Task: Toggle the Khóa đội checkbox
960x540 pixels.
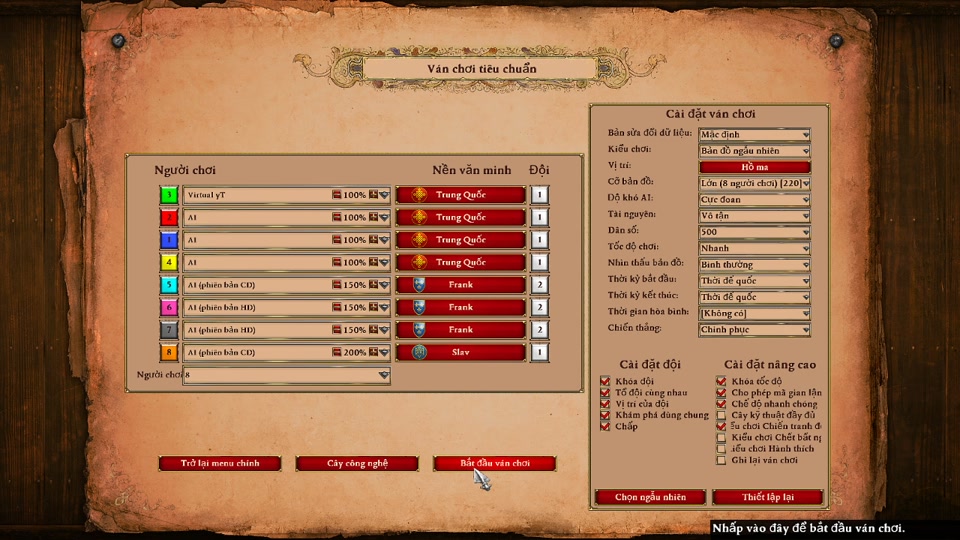Action: click(605, 381)
